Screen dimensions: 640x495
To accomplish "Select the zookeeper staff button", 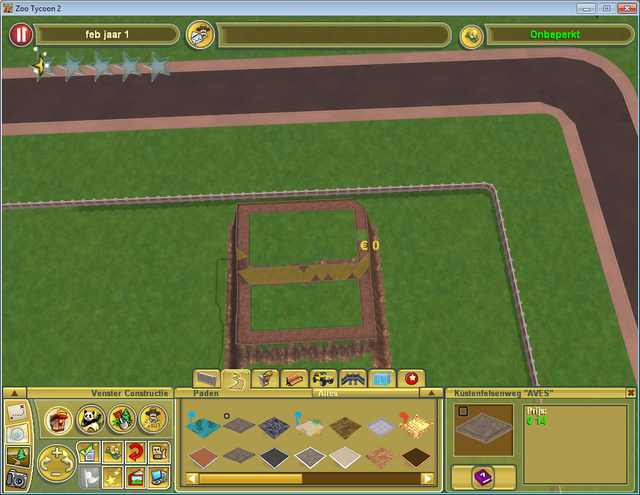I will coord(153,418).
